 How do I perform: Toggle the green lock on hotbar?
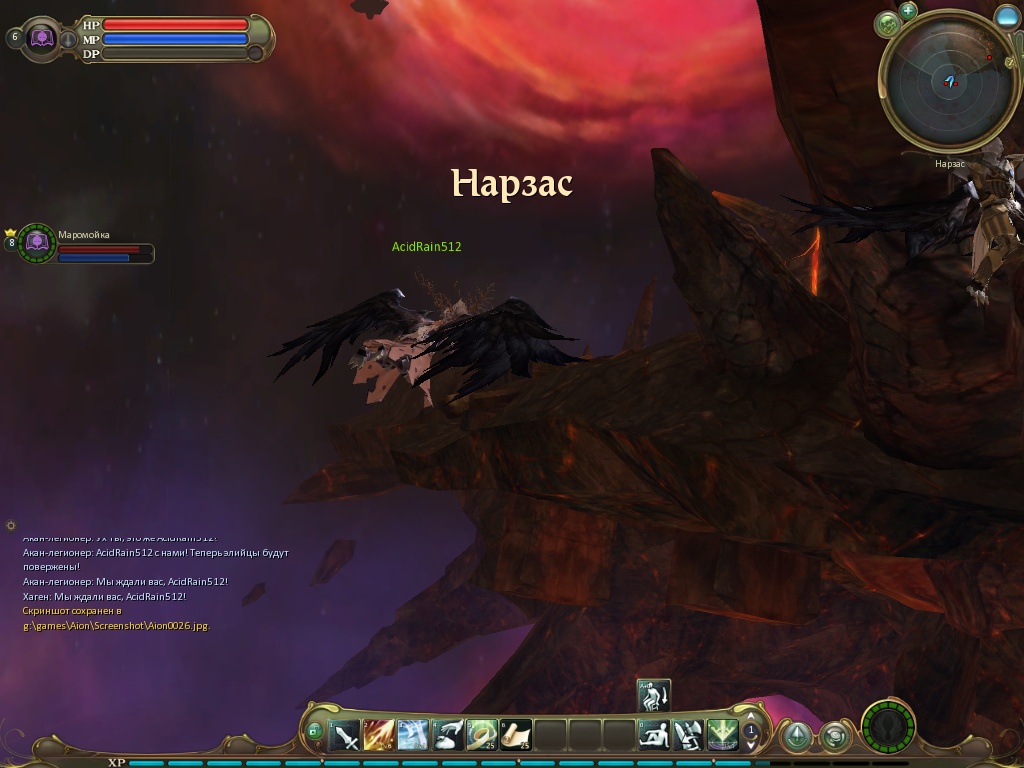point(315,732)
